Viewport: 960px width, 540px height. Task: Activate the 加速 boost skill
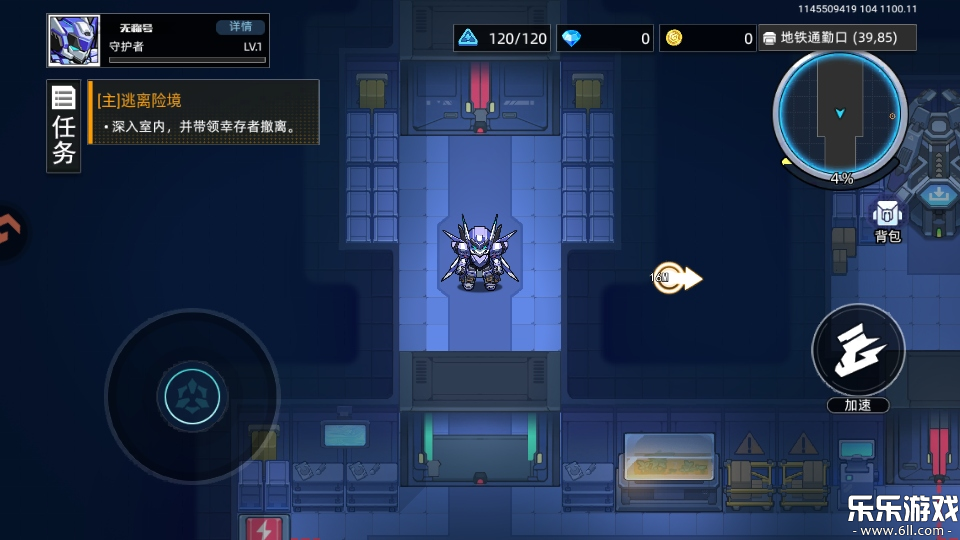[858, 352]
